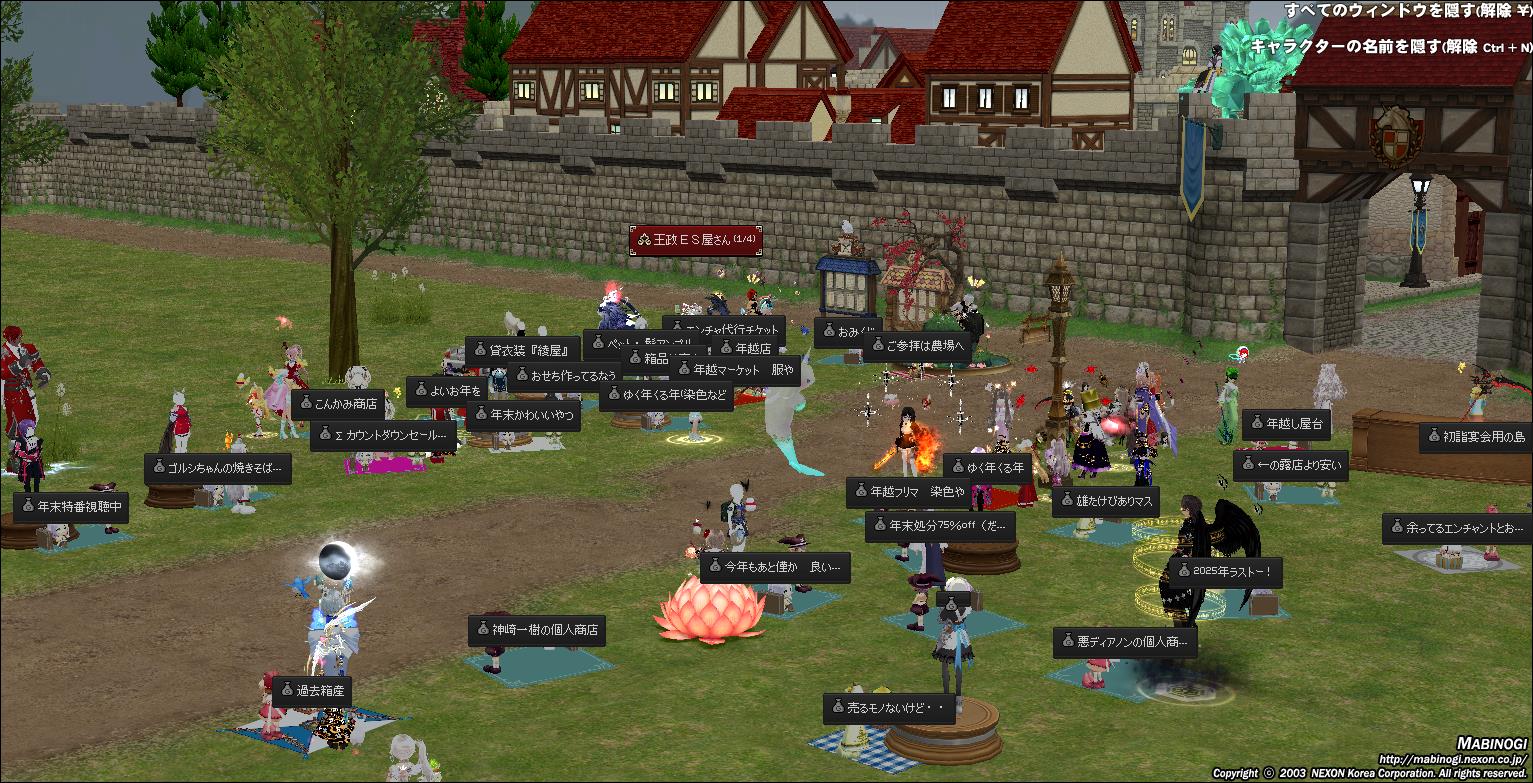Open the 年末処分75%off shop sign

click(x=940, y=526)
